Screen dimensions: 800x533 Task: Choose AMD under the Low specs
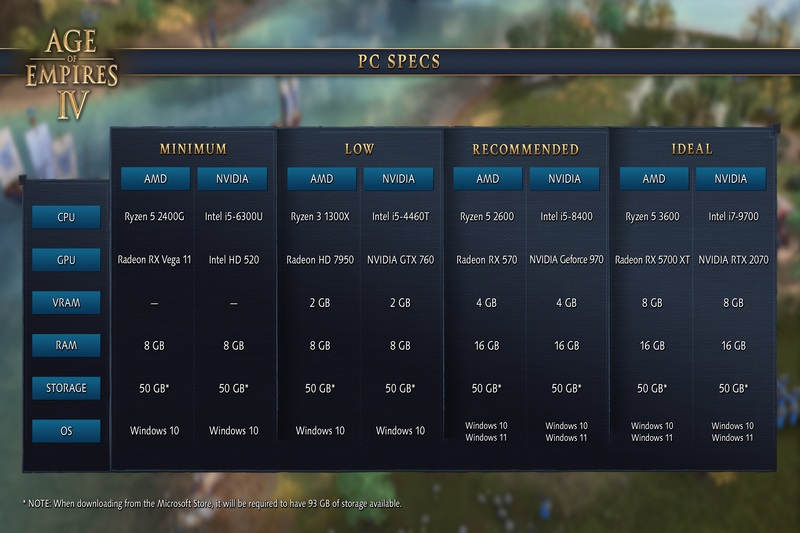tap(321, 179)
